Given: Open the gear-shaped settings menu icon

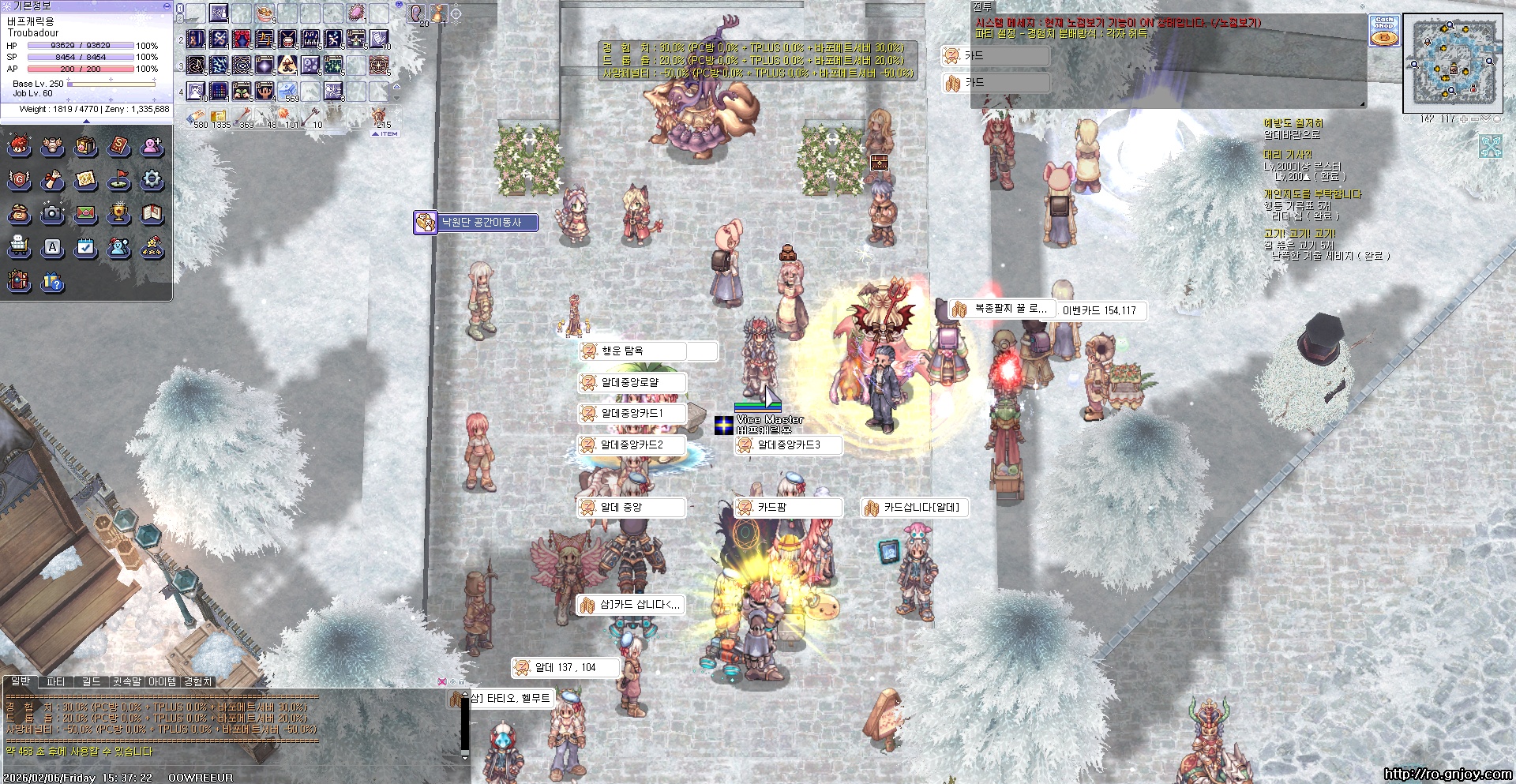Looking at the screenshot, I should coord(152,180).
